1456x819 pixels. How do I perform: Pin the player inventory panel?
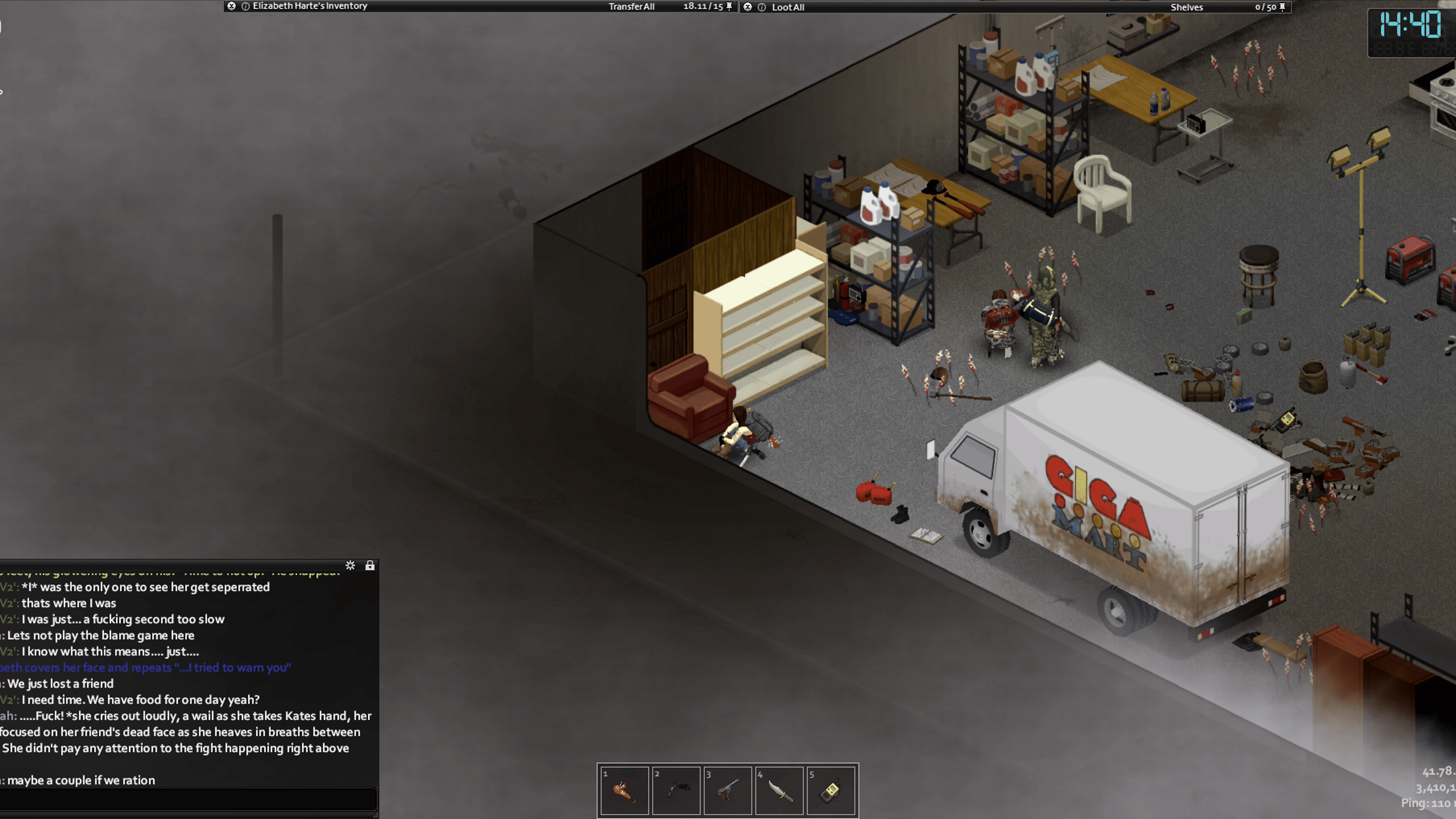[729, 6]
